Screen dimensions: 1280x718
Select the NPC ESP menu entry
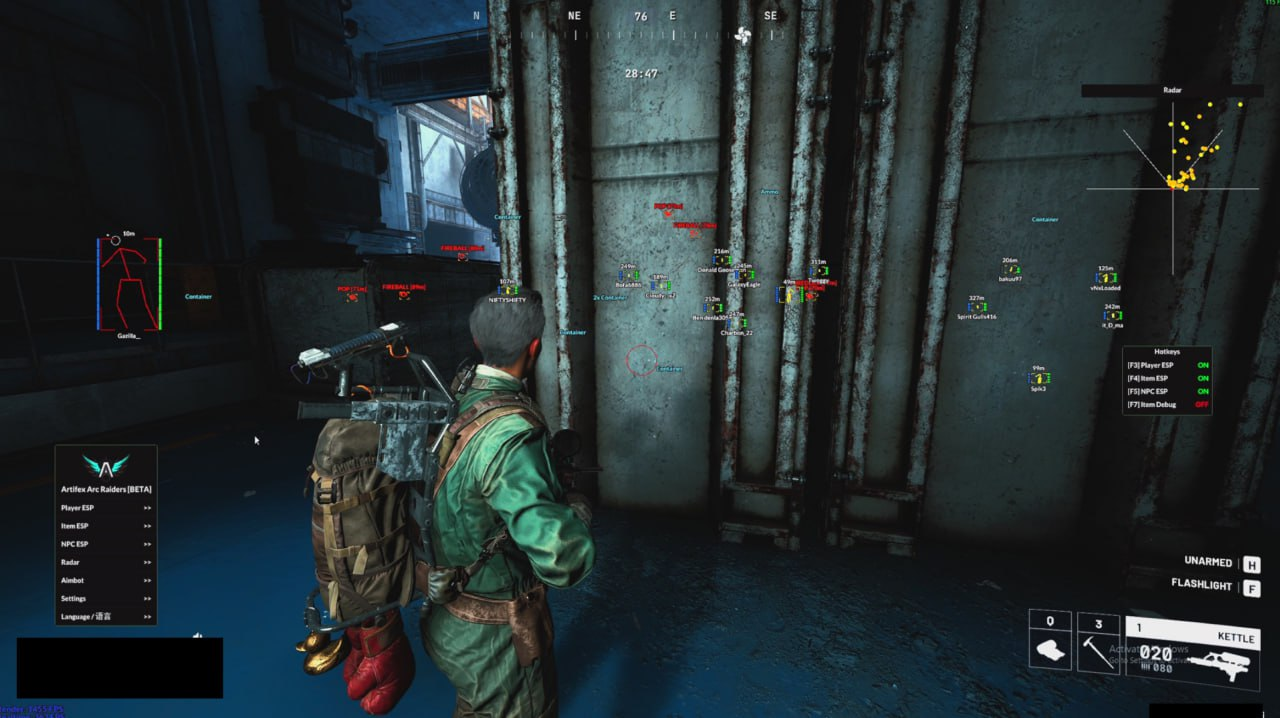(x=105, y=544)
